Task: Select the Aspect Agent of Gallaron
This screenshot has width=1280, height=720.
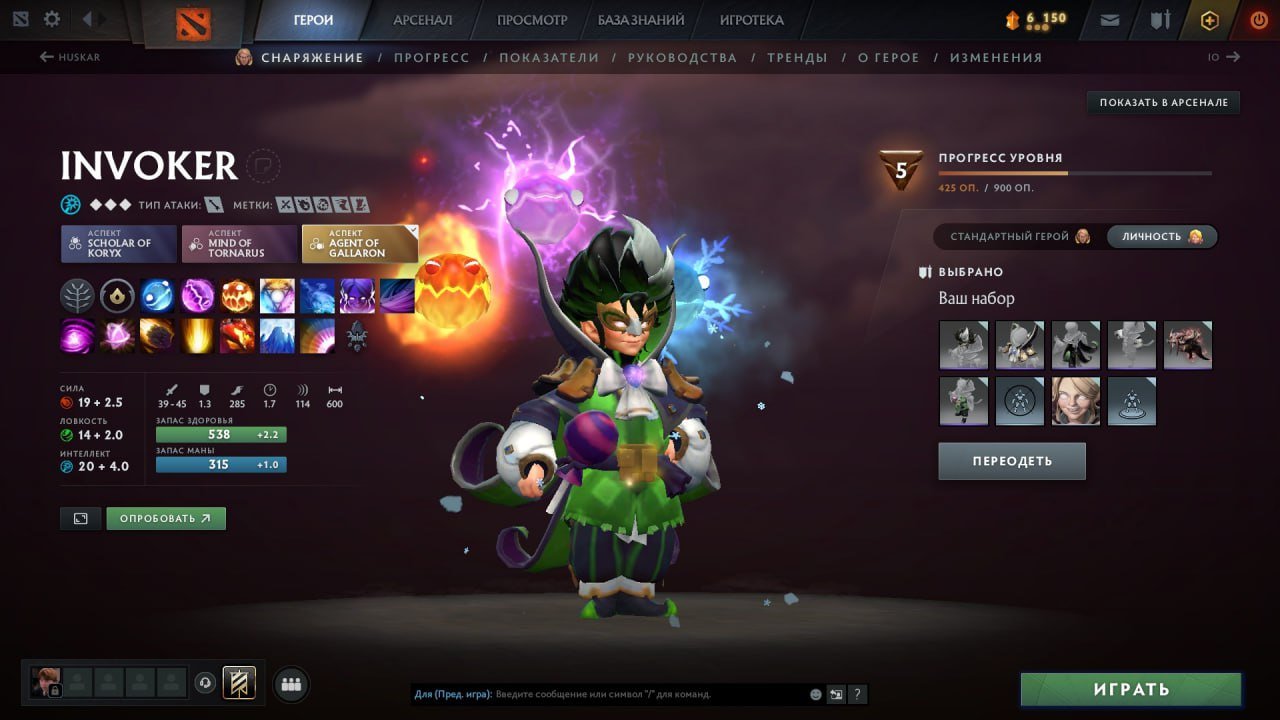Action: pyautogui.click(x=360, y=241)
